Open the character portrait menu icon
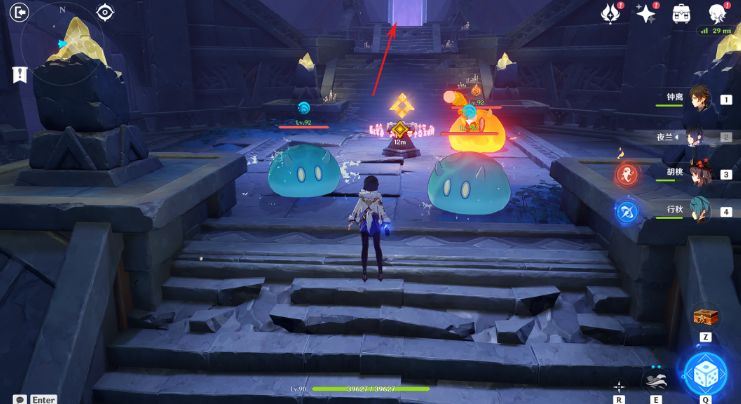 coord(717,13)
